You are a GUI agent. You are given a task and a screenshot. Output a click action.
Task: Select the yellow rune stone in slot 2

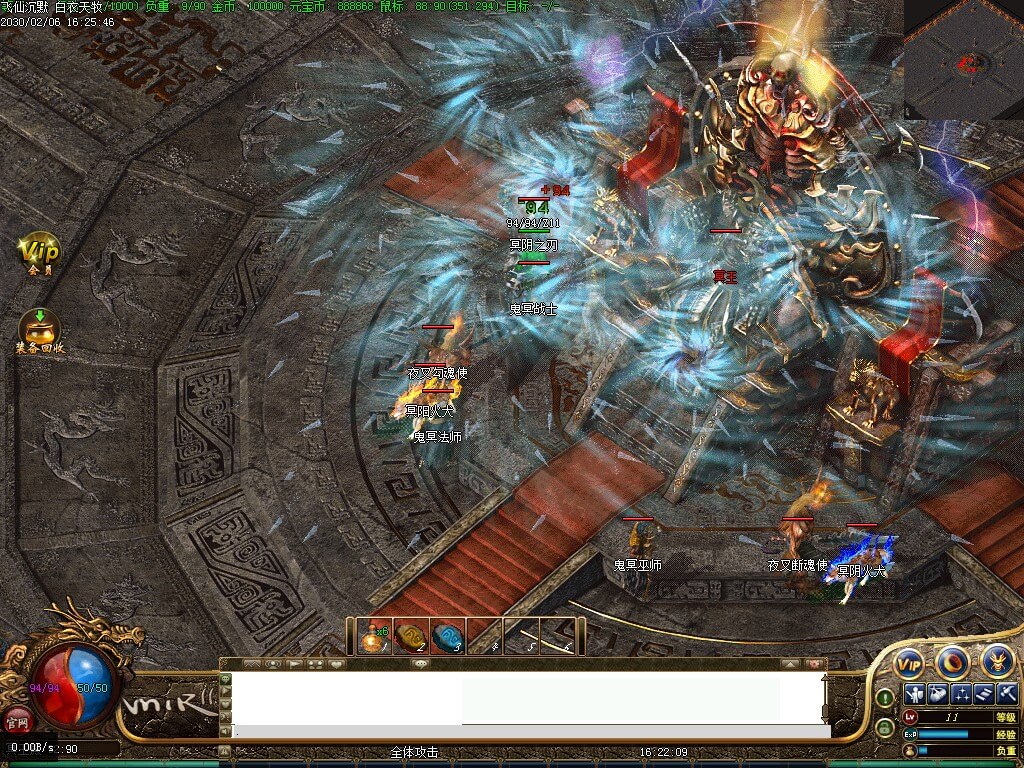tap(410, 636)
